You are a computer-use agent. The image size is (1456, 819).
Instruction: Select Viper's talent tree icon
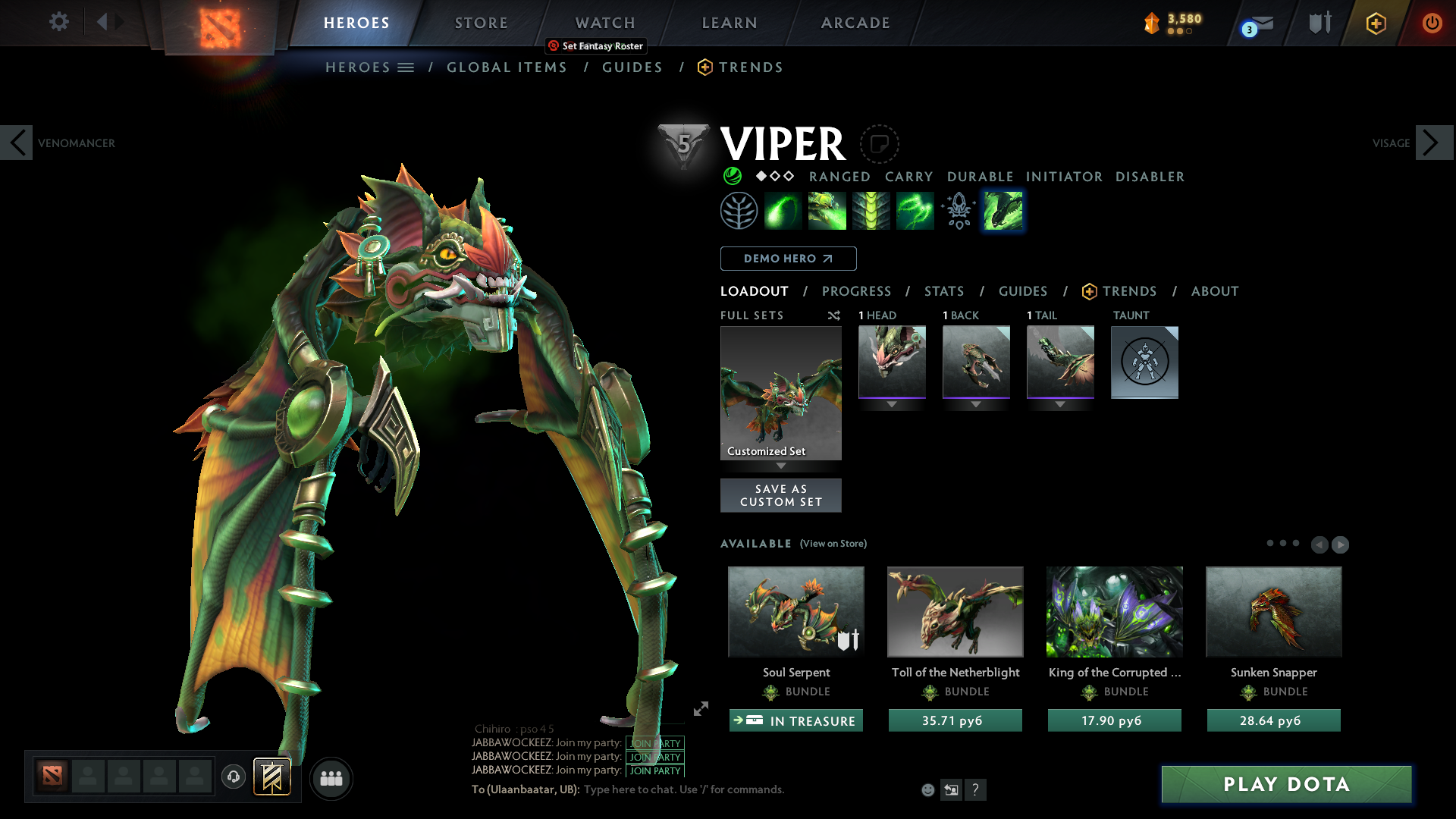click(739, 210)
